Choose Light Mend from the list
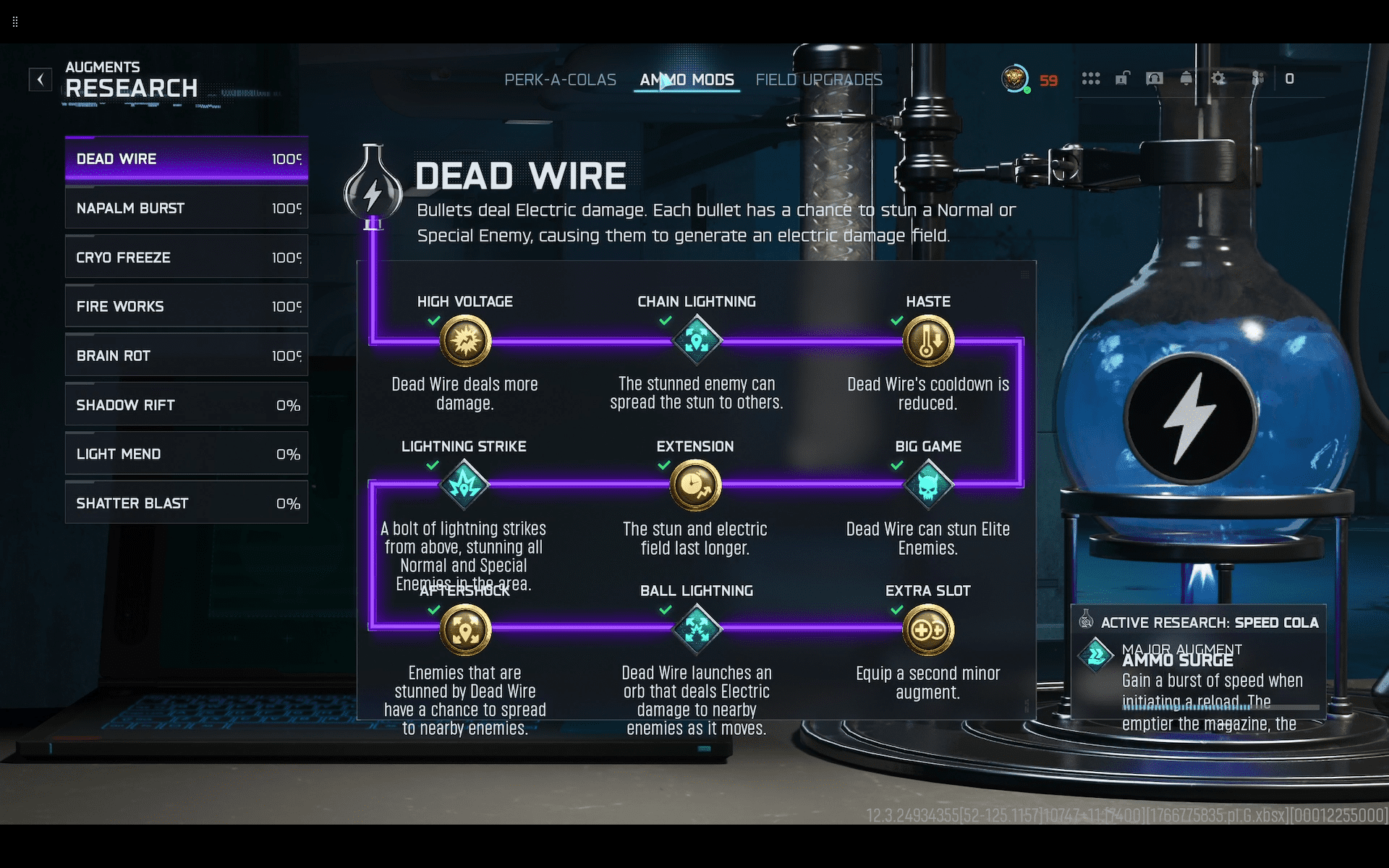Viewport: 1389px width, 868px height. coord(187,454)
